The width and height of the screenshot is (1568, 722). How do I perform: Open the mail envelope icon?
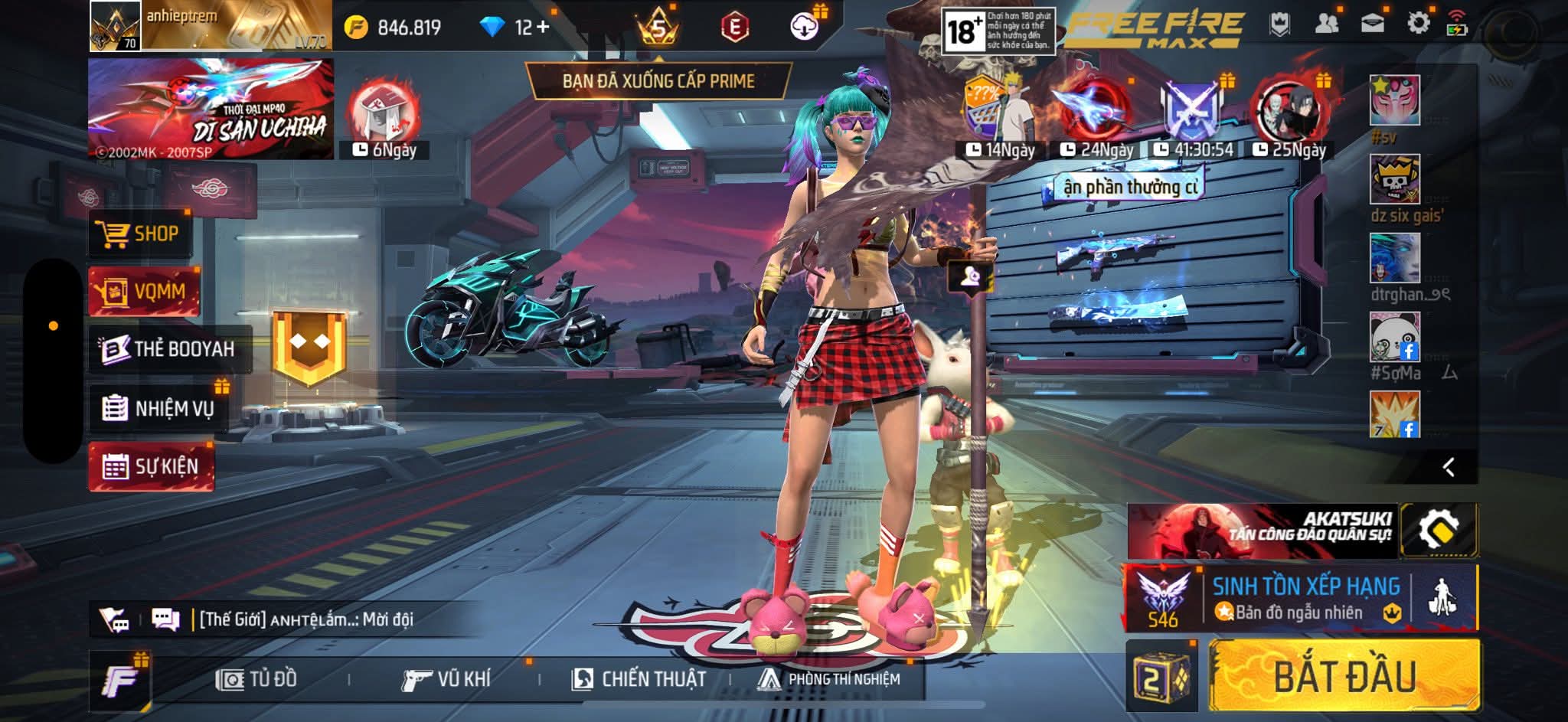pos(1372,24)
